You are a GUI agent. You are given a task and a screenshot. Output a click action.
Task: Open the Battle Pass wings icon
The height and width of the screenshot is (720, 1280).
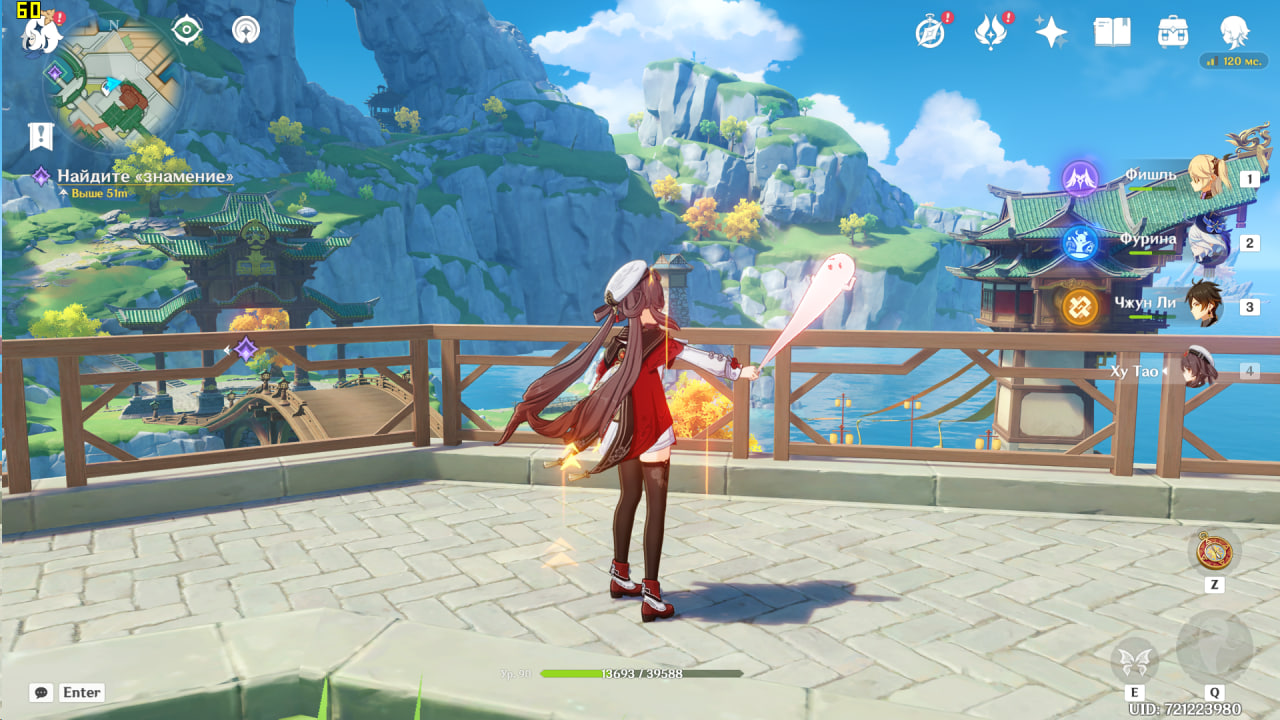click(x=990, y=32)
